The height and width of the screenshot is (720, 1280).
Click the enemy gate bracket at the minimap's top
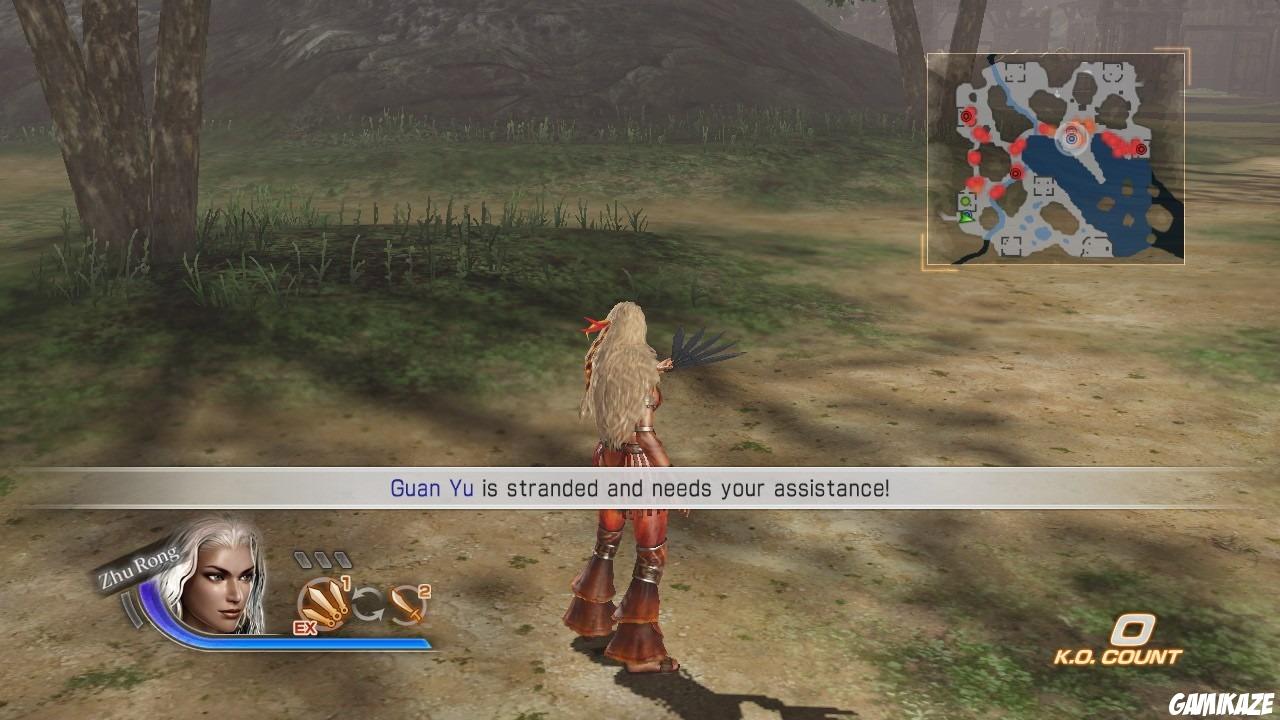(1014, 71)
